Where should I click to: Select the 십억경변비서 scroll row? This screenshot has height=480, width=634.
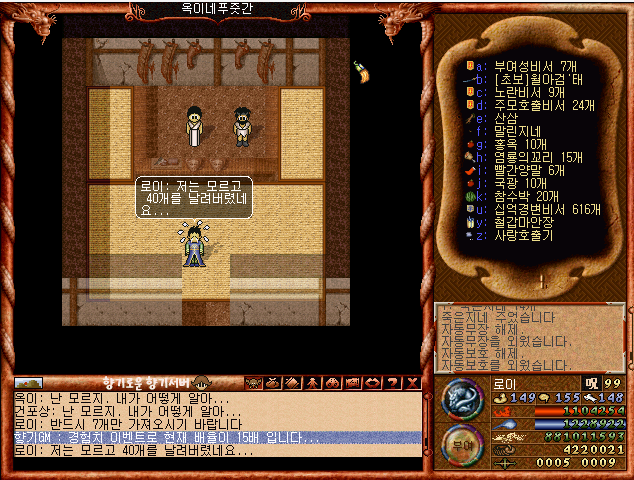click(540, 209)
